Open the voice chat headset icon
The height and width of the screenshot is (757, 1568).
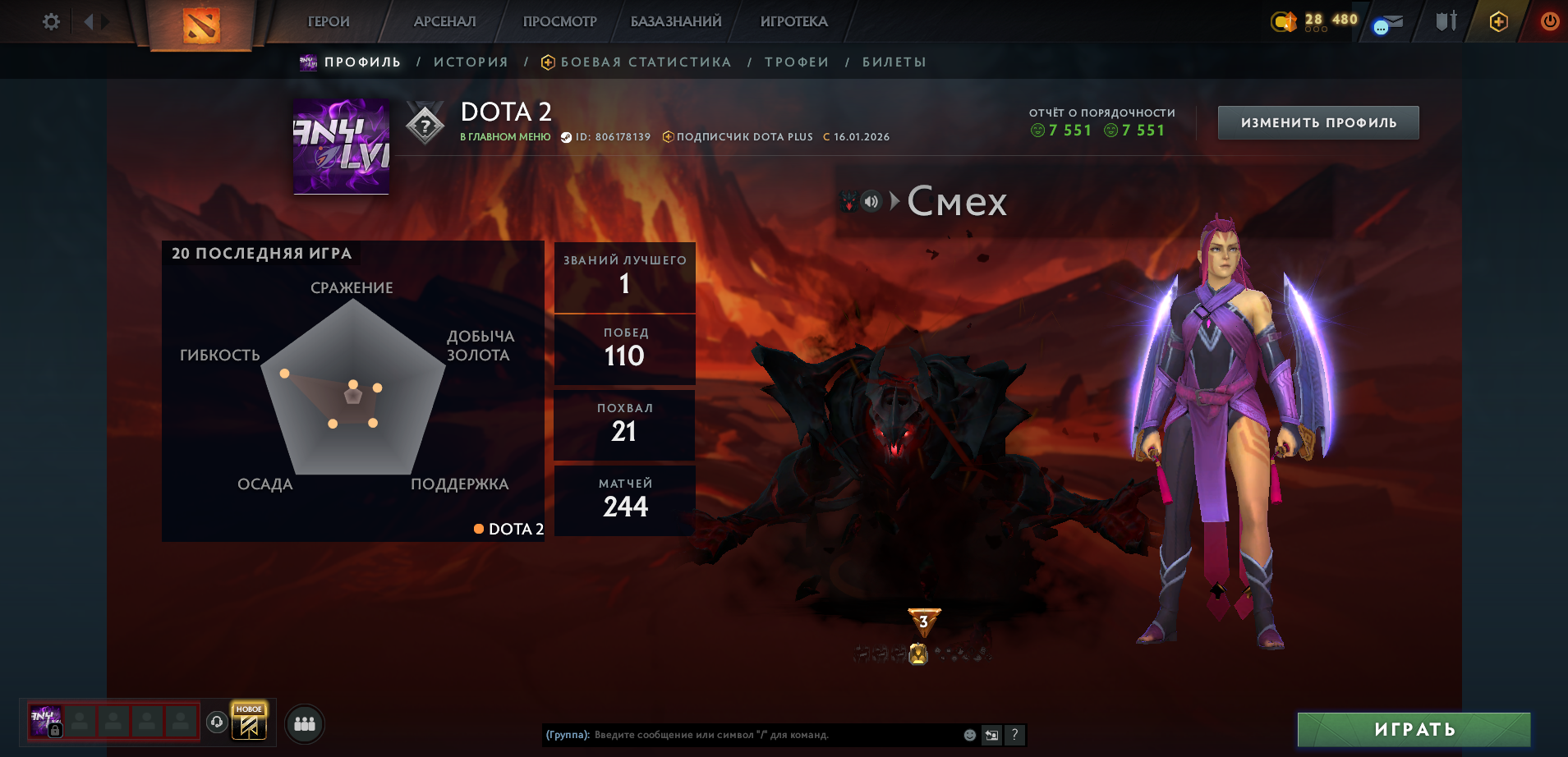[x=216, y=723]
